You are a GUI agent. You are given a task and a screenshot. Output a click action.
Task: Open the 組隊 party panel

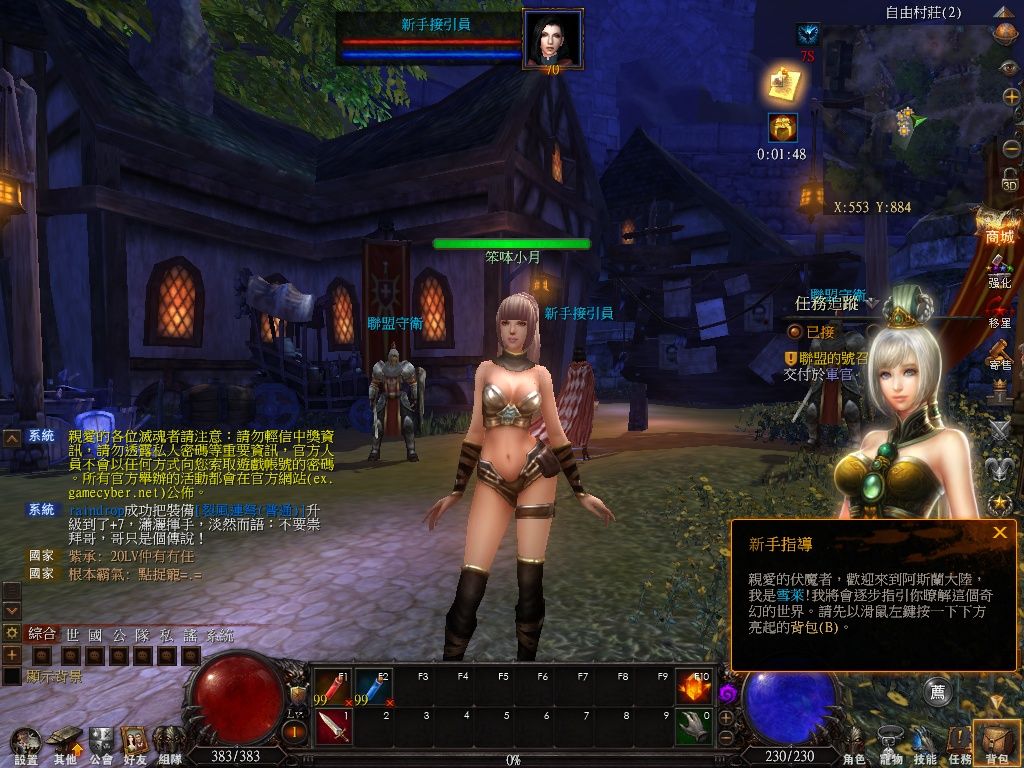point(169,744)
